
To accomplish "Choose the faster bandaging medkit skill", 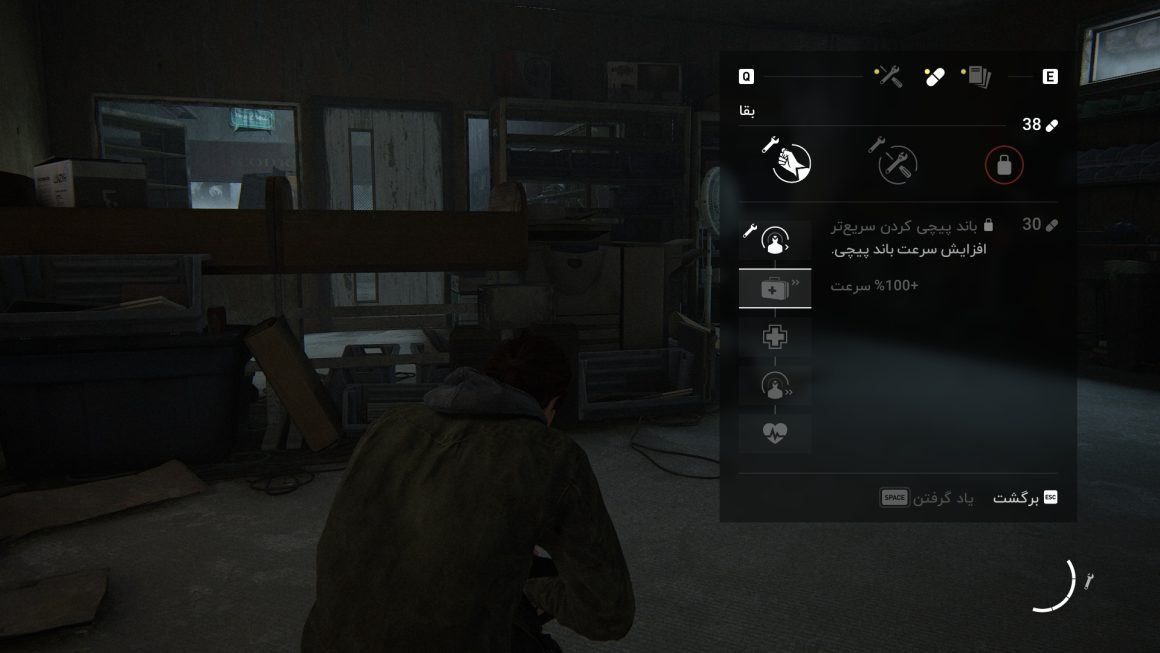I will click(x=775, y=289).
